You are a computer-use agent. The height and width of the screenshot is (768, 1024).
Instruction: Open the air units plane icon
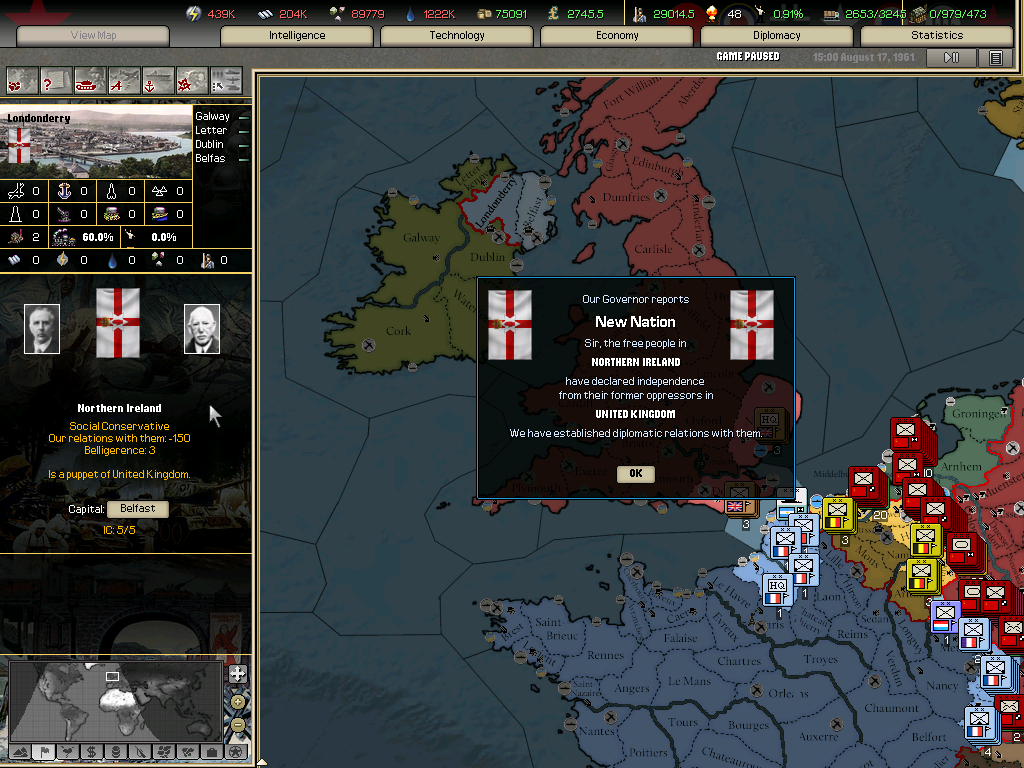124,80
